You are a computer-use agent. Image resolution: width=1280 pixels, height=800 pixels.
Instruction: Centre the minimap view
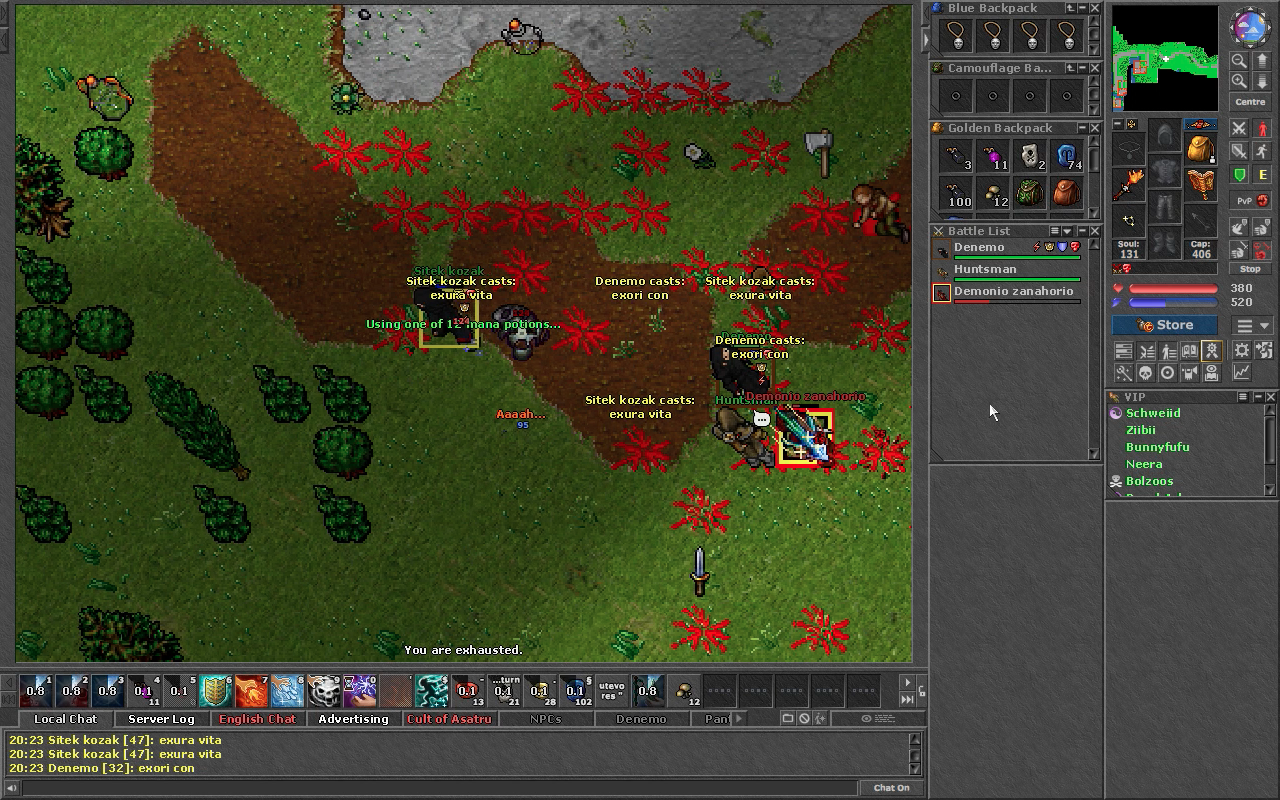[x=1250, y=102]
